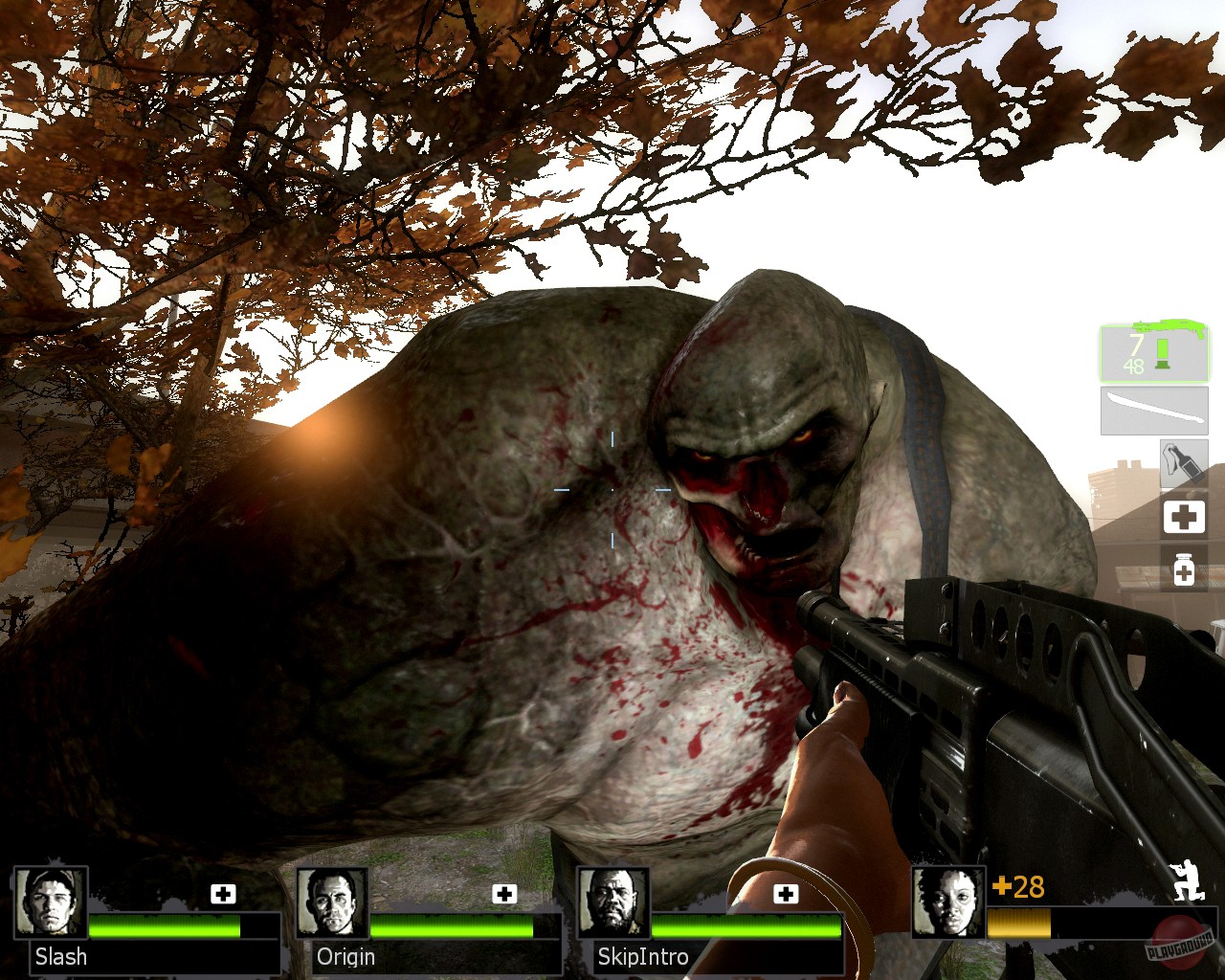The image size is (1225, 980).
Task: Switch to the katana melee slot
Action: point(1154,411)
